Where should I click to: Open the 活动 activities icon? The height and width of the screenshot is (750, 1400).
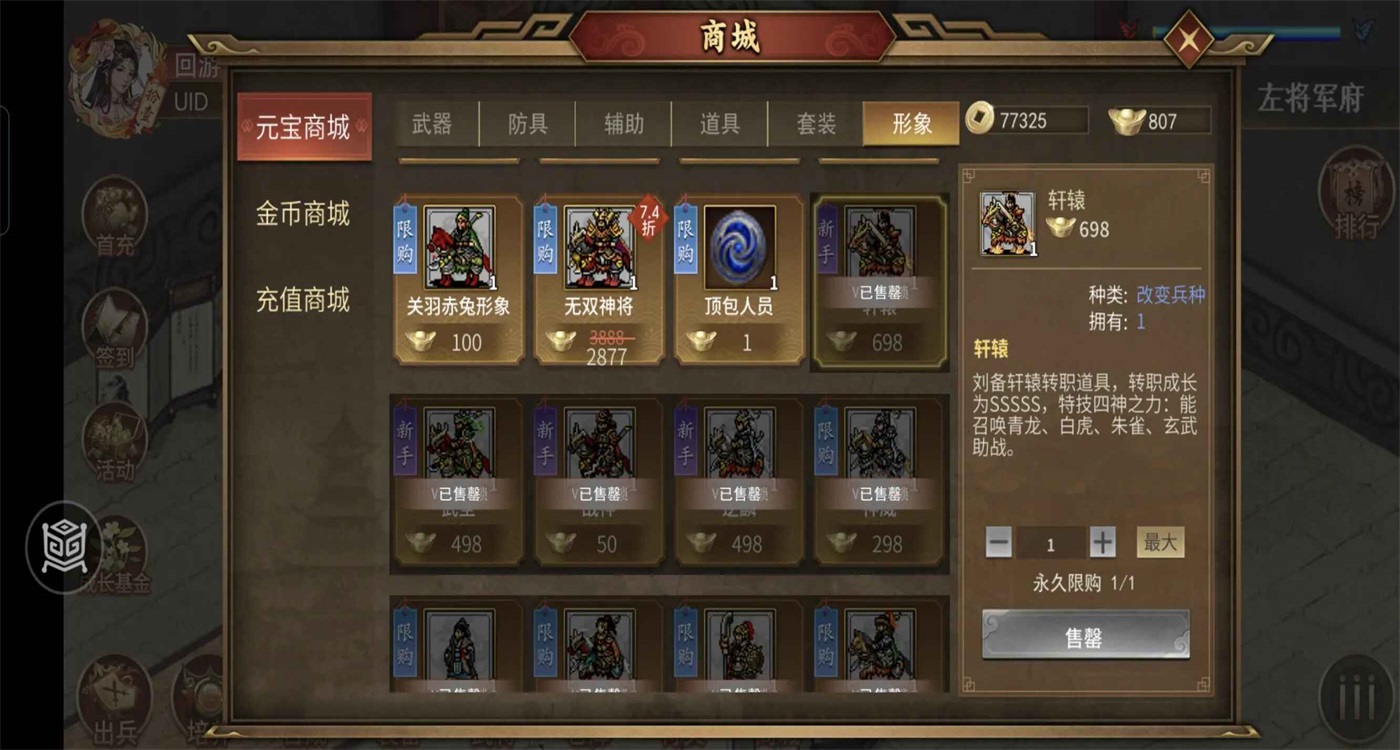coord(113,445)
